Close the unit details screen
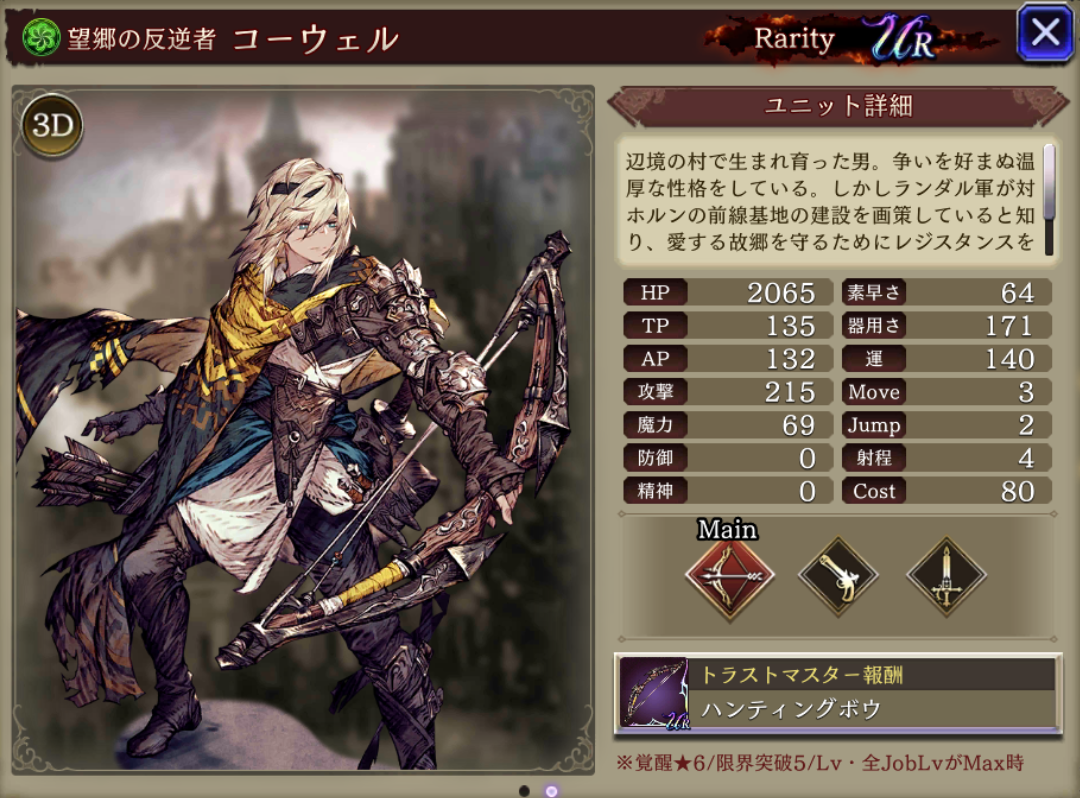Viewport: 1080px width, 798px height. (x=1045, y=33)
